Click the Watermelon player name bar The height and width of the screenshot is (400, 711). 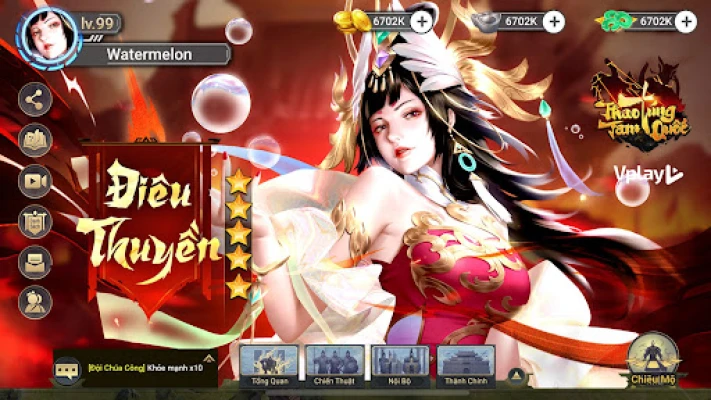point(152,54)
